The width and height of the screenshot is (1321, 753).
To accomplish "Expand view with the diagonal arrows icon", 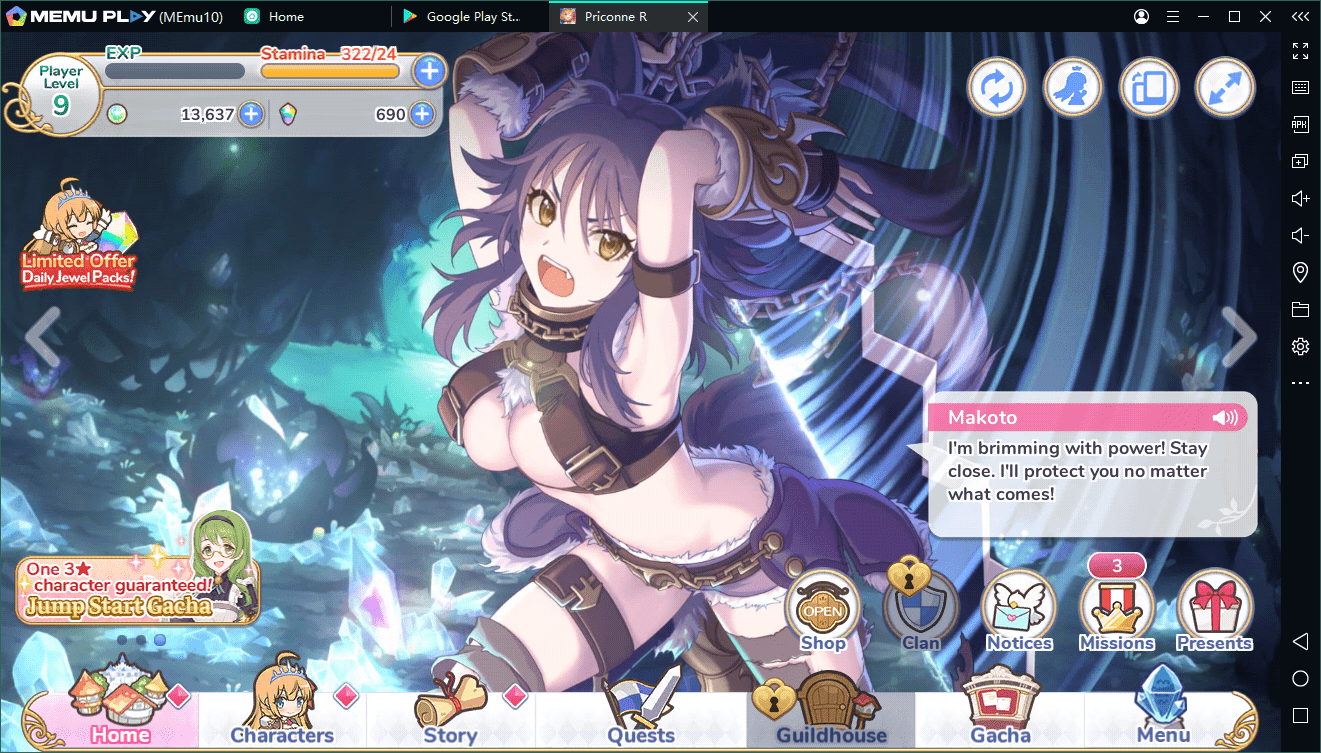I will (1224, 88).
